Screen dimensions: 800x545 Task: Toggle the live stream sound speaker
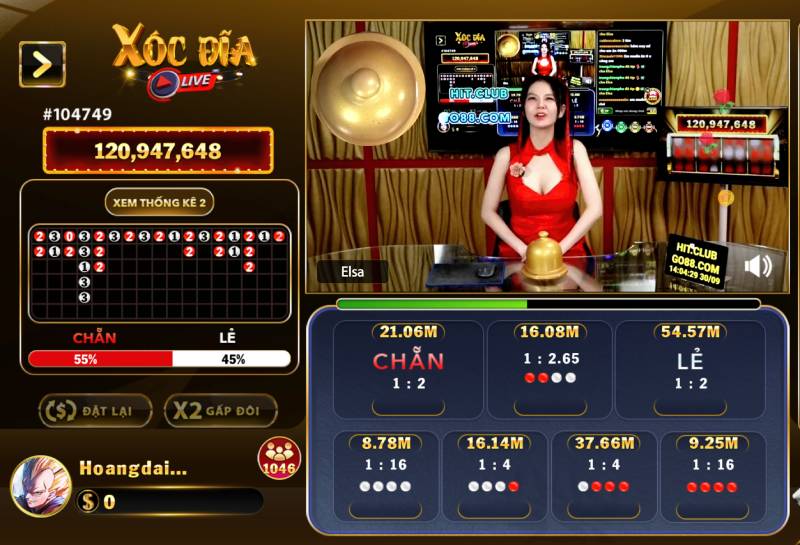[758, 266]
